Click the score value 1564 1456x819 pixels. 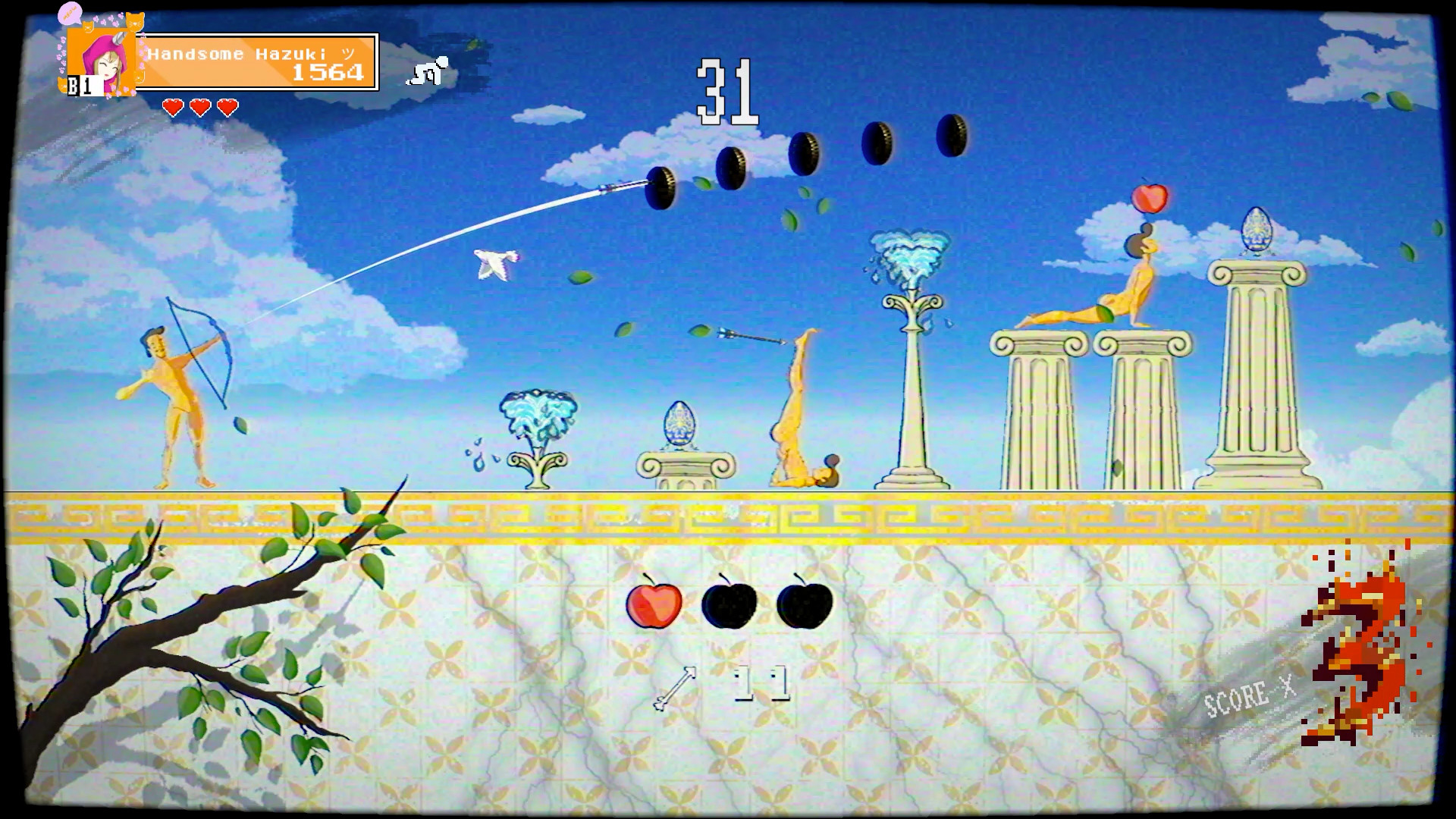[328, 74]
